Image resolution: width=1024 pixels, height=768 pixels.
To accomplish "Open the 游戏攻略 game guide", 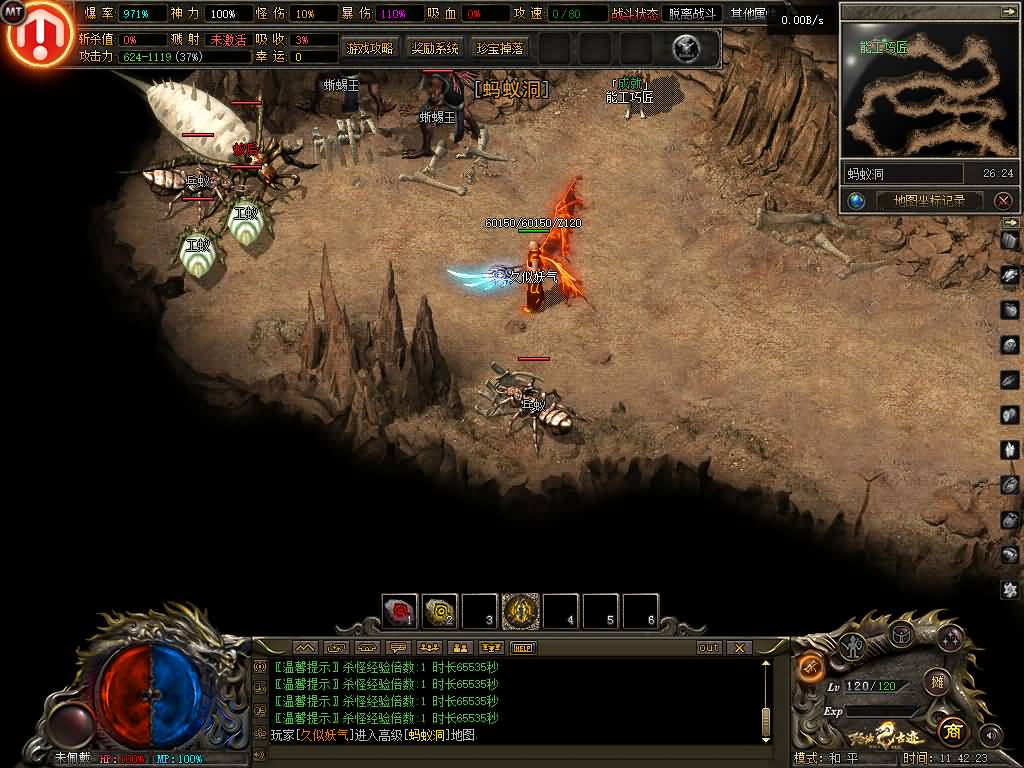I will point(369,48).
